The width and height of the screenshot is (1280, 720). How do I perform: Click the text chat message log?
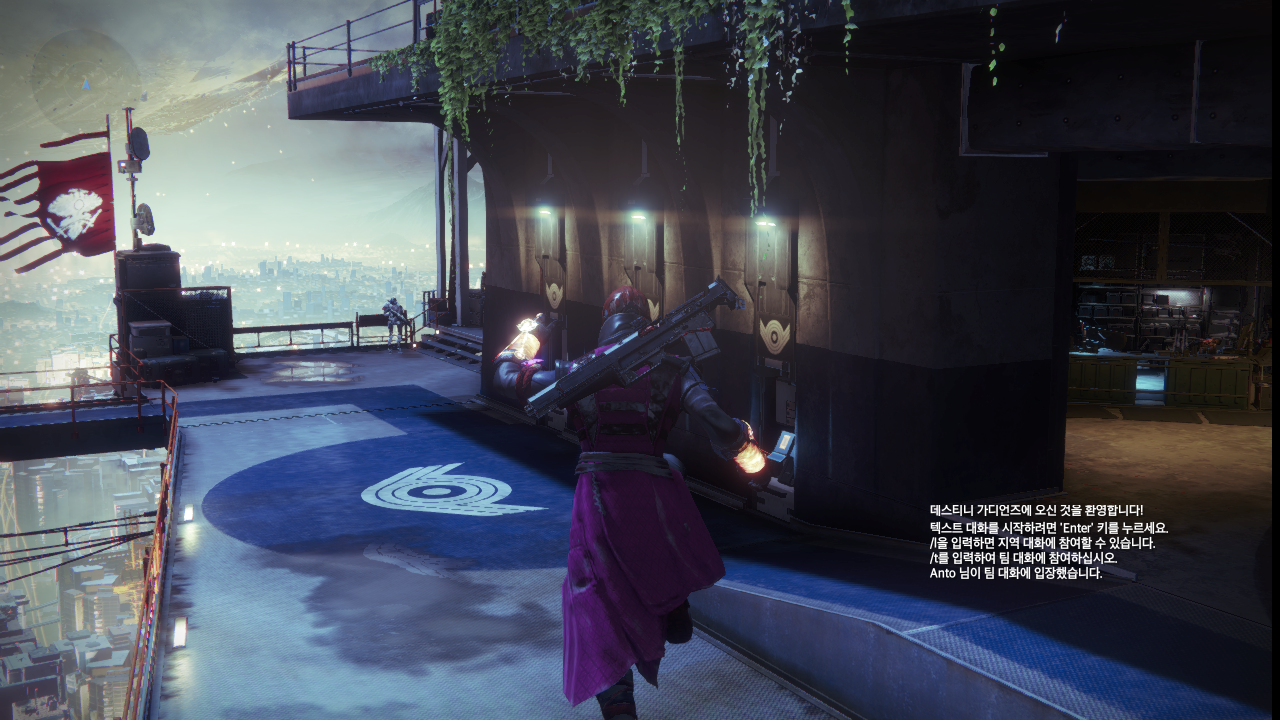pos(1047,542)
